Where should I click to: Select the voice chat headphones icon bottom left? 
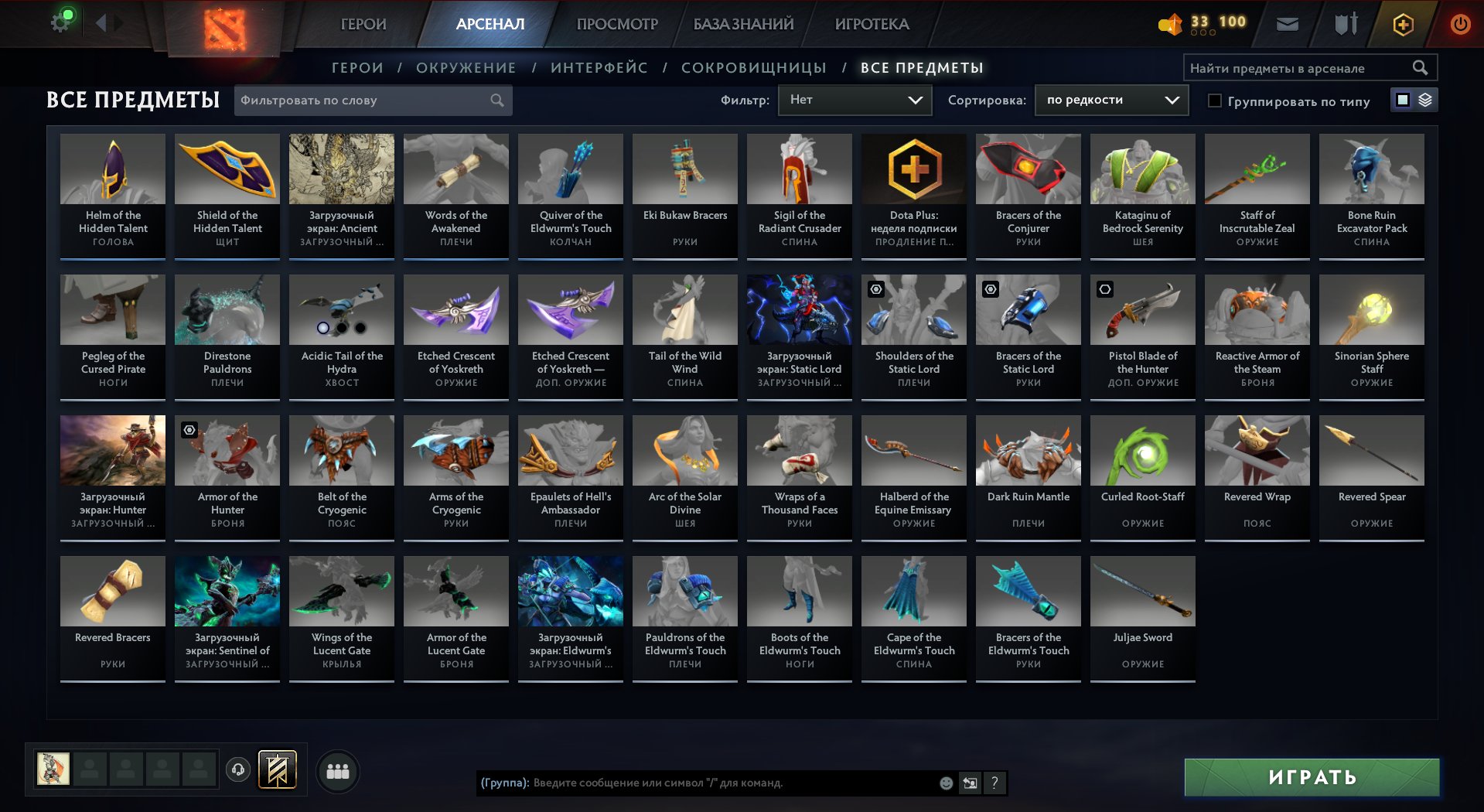238,769
